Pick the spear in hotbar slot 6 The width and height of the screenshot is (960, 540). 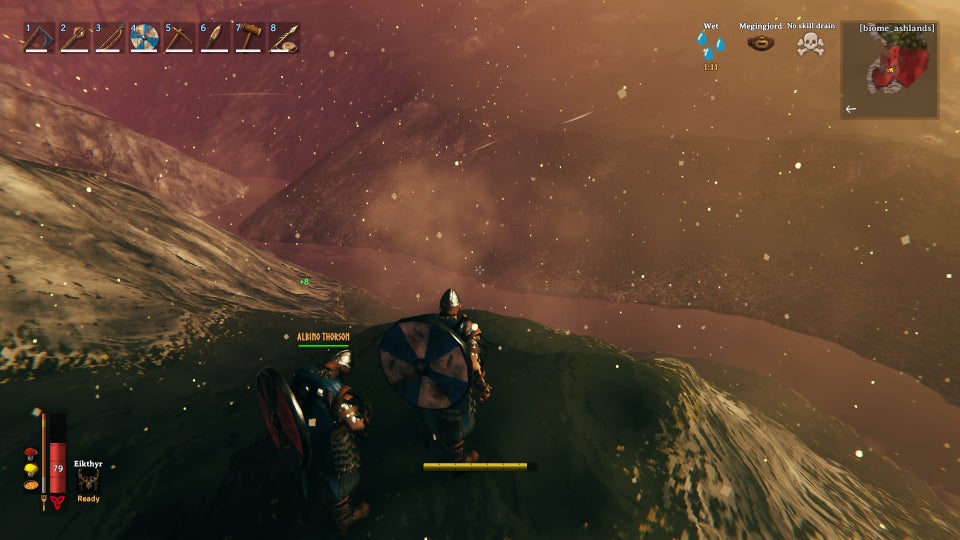[215, 38]
